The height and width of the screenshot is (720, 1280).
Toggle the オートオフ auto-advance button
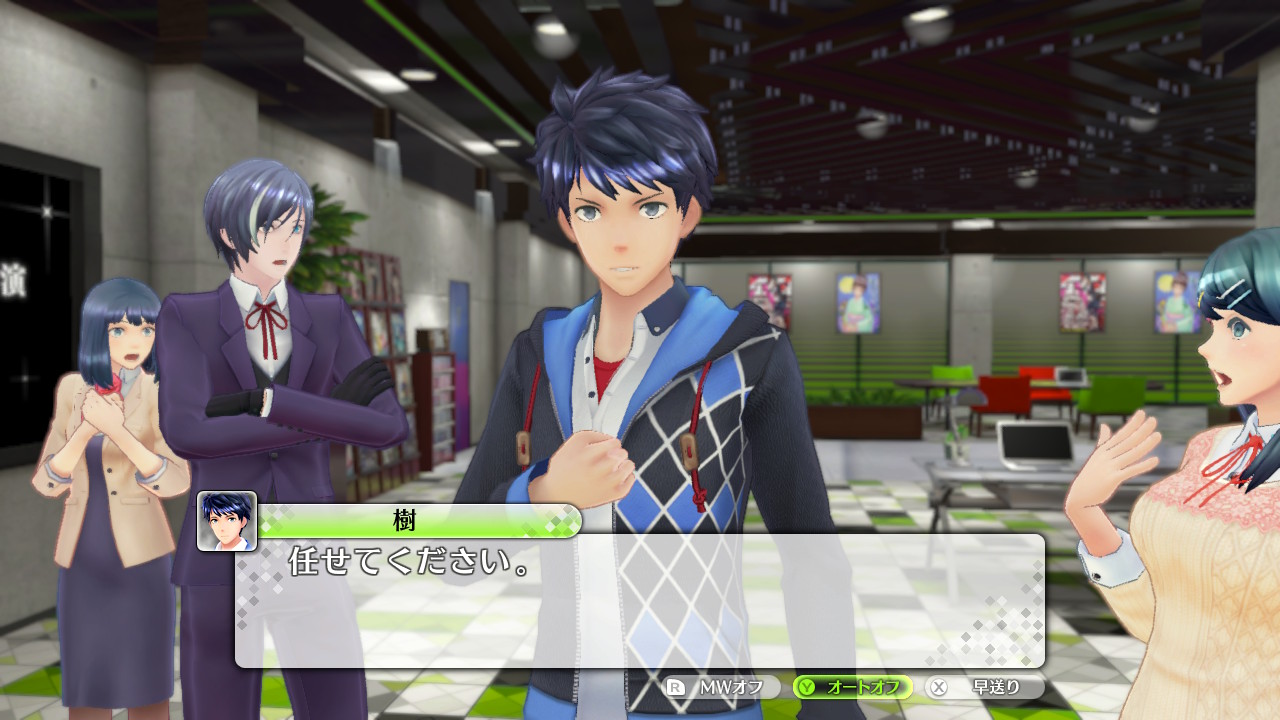pyautogui.click(x=853, y=687)
